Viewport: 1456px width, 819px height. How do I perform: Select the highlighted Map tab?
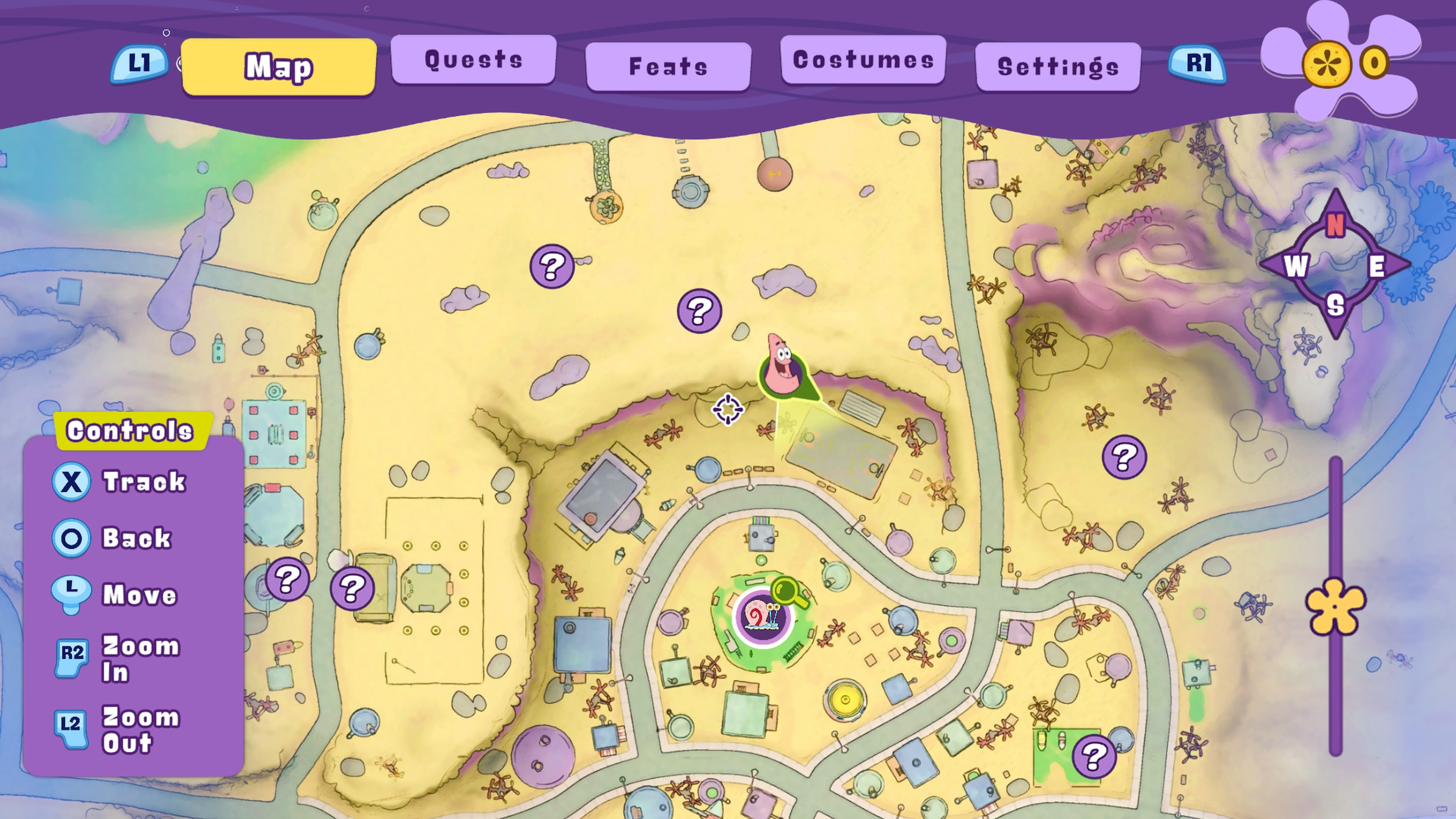tap(279, 67)
